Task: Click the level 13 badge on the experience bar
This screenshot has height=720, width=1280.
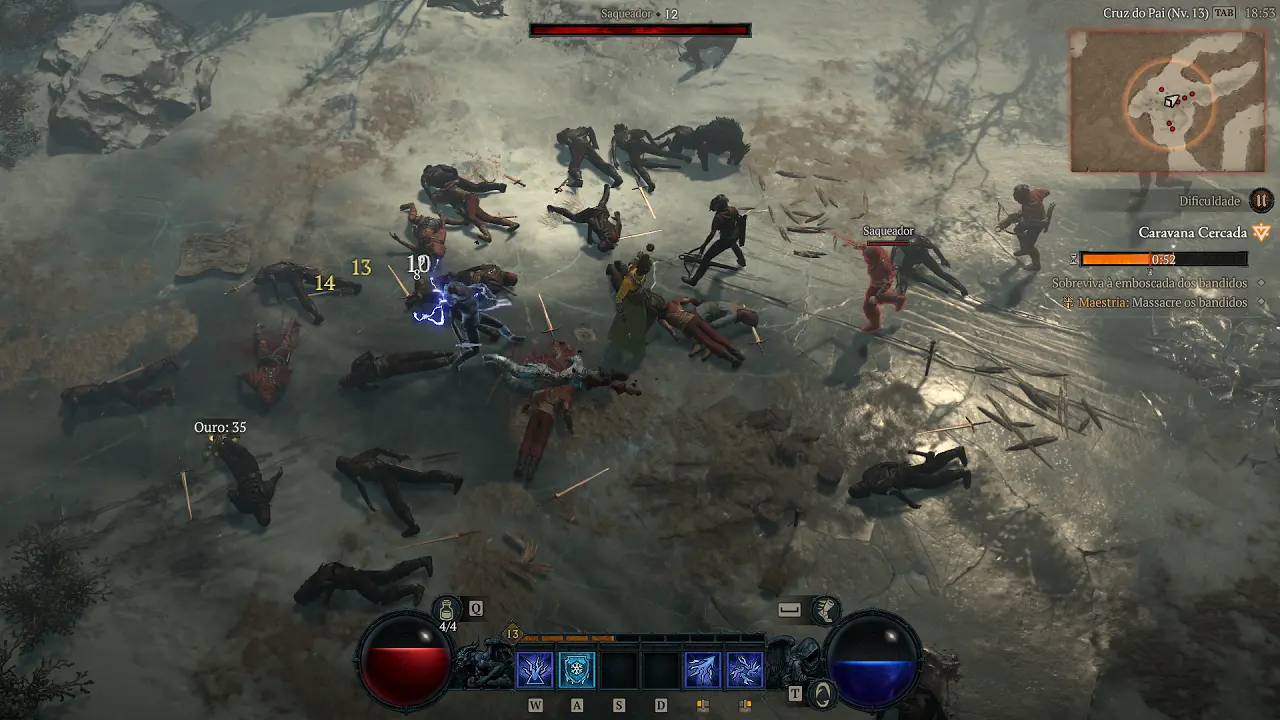Action: click(512, 634)
